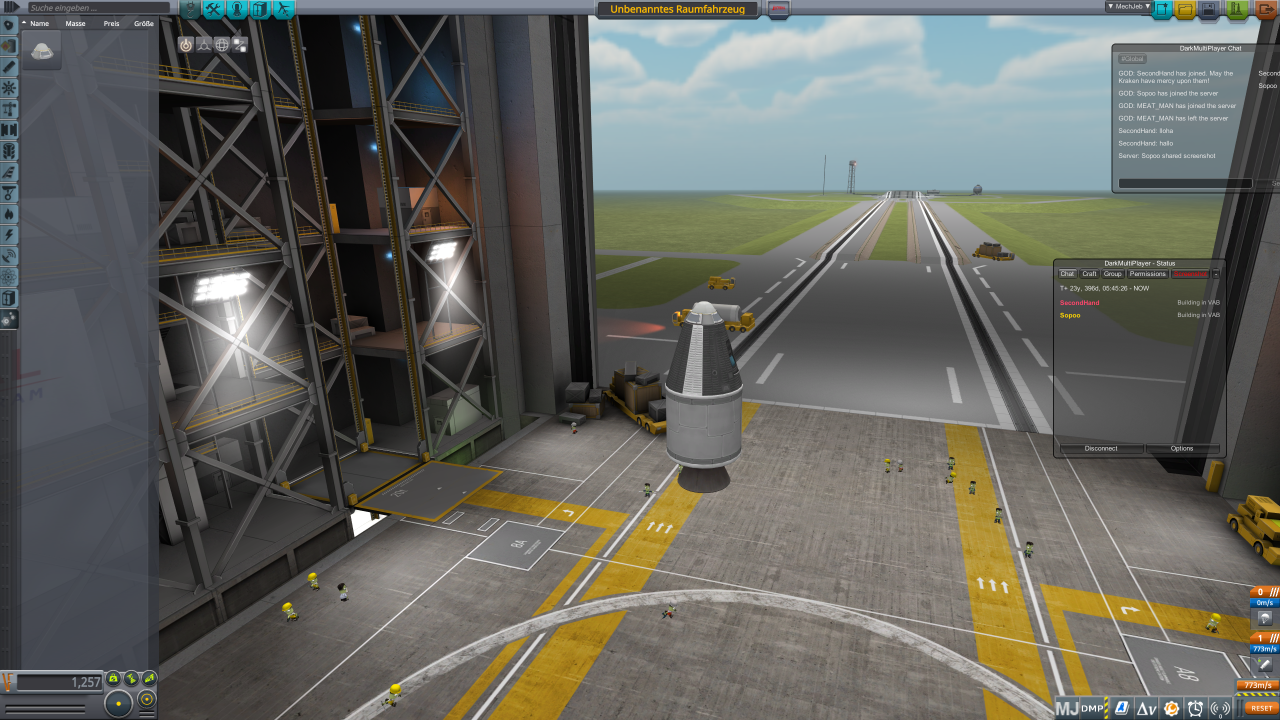Viewport: 1280px width, 720px height.
Task: Open the MechJeb dropdown
Action: click(1127, 6)
